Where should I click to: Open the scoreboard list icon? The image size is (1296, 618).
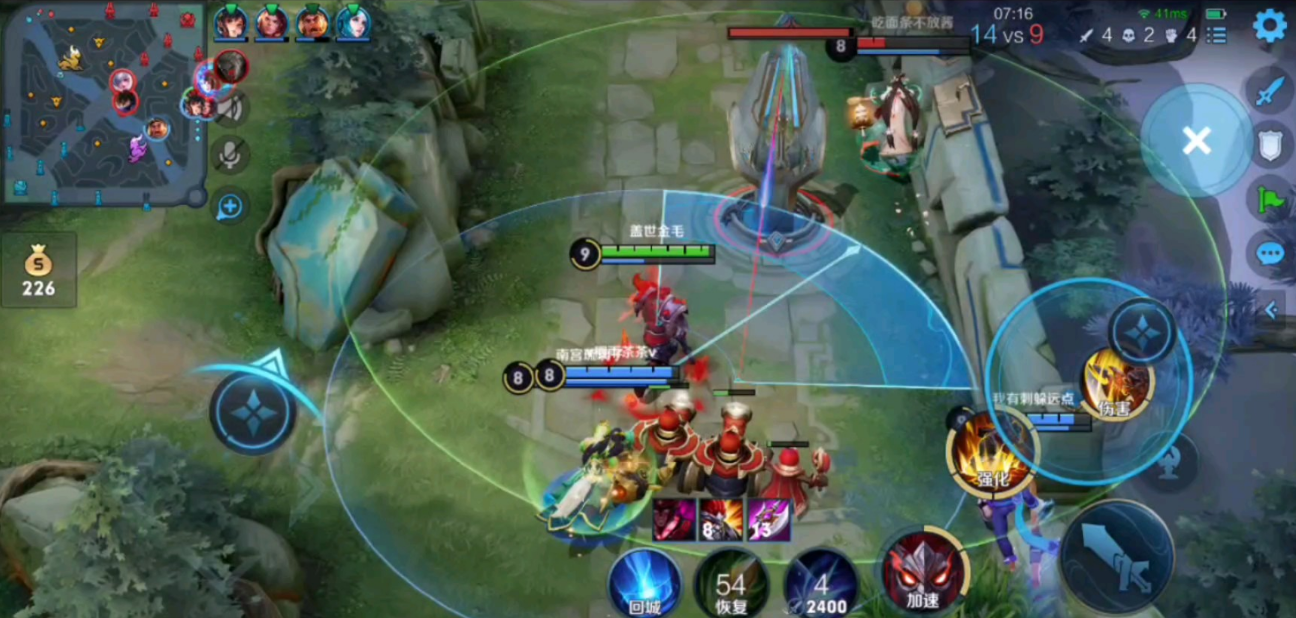[x=1216, y=36]
